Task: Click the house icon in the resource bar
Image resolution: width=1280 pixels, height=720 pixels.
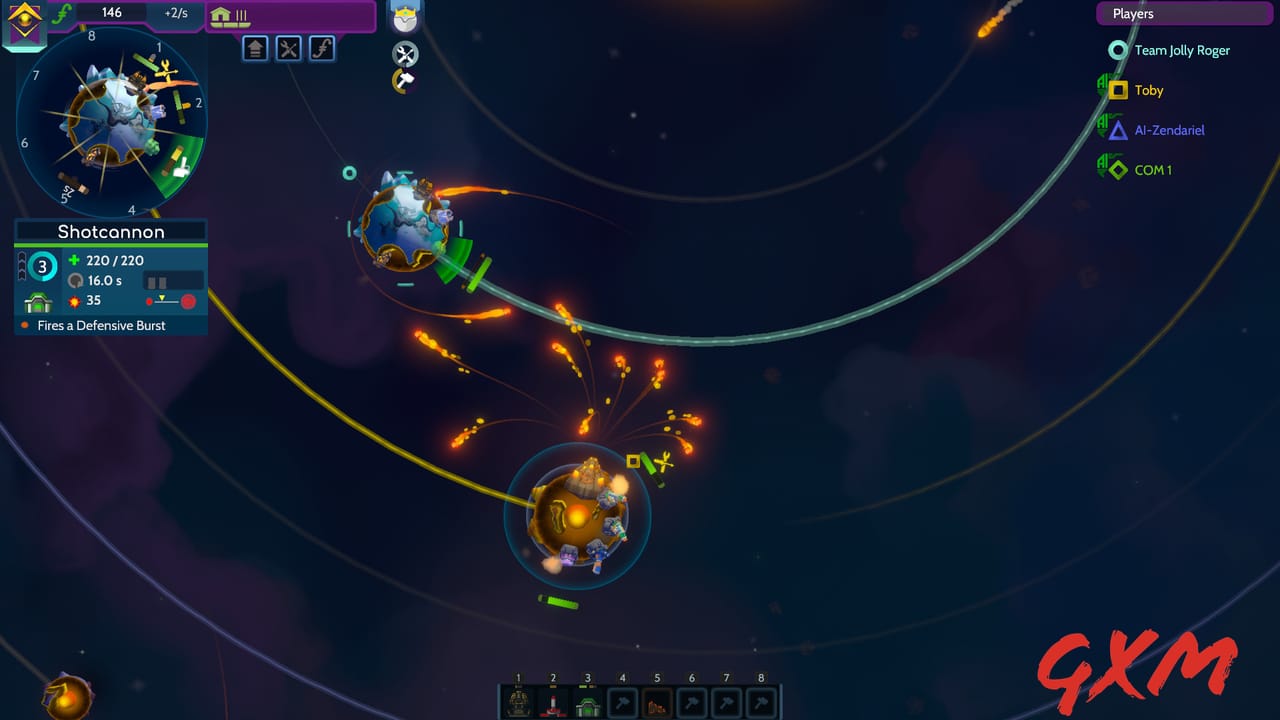Action: coord(221,15)
